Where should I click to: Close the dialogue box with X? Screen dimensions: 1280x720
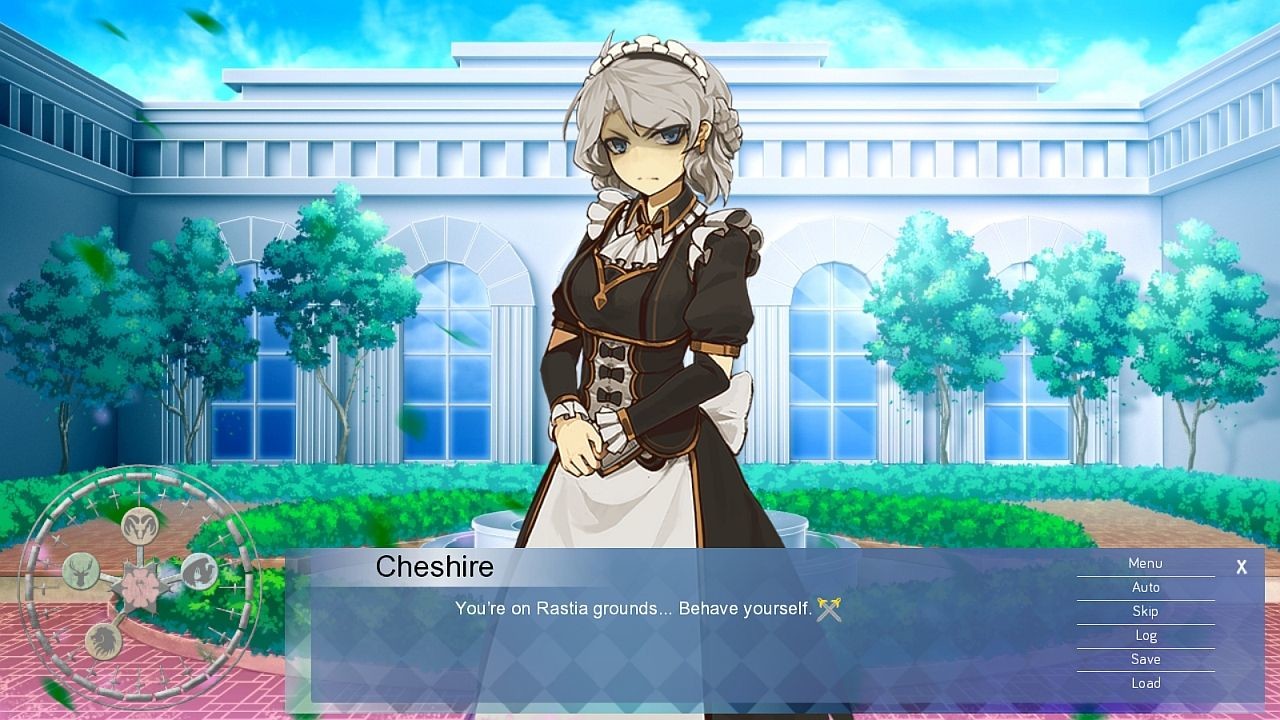coord(1241,567)
